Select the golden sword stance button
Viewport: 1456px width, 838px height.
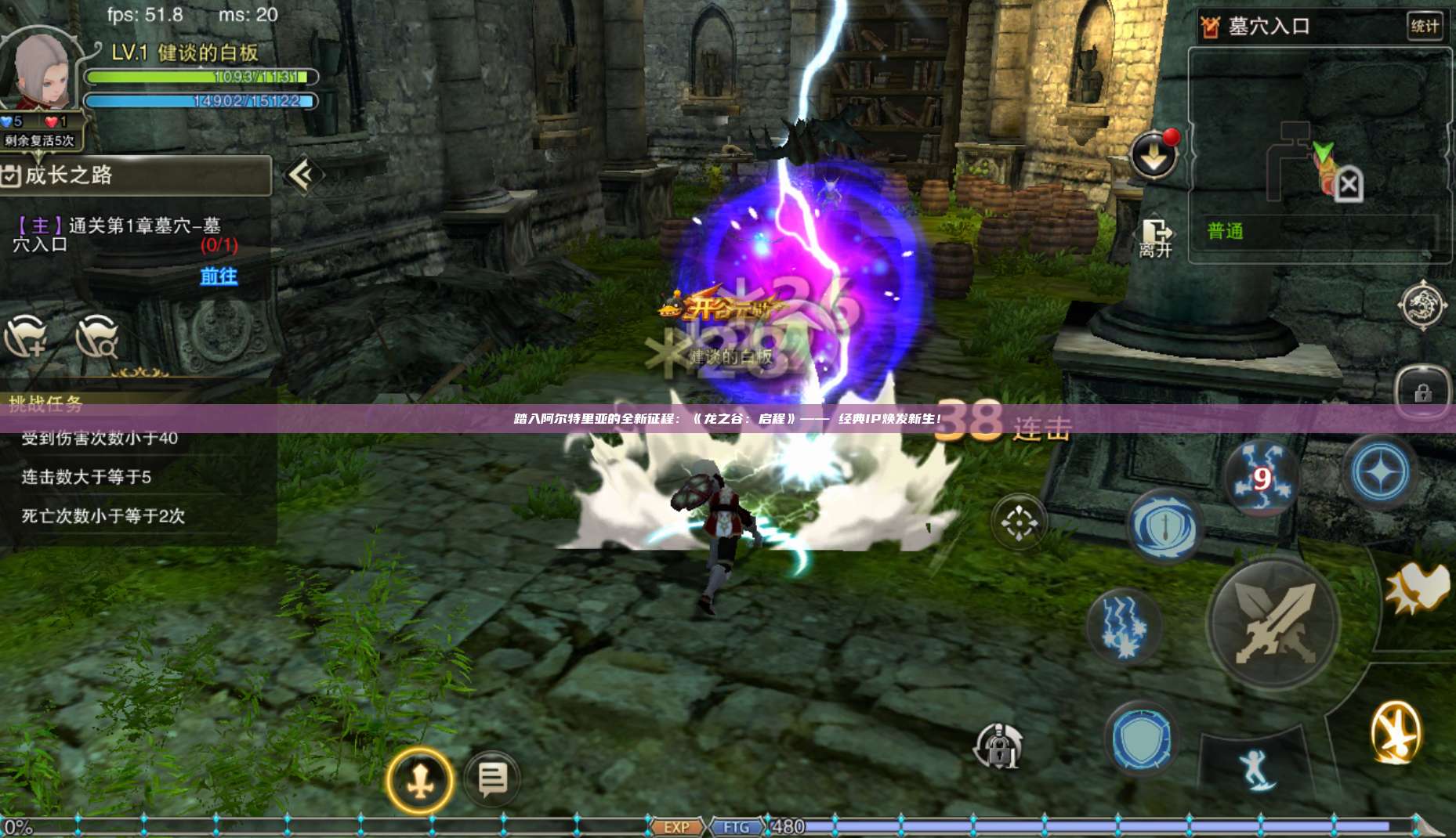[420, 780]
